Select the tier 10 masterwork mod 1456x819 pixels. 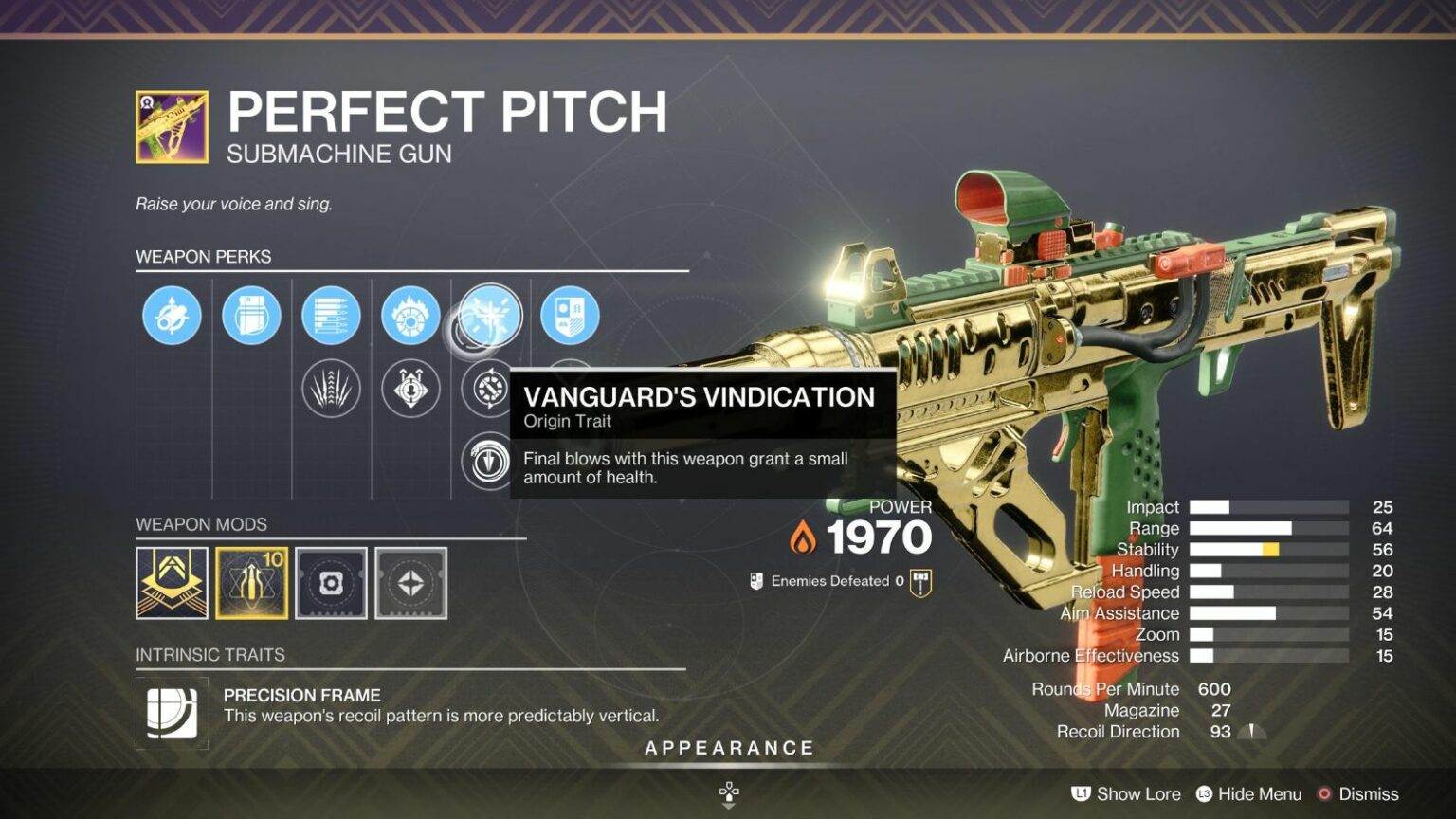pos(251,583)
